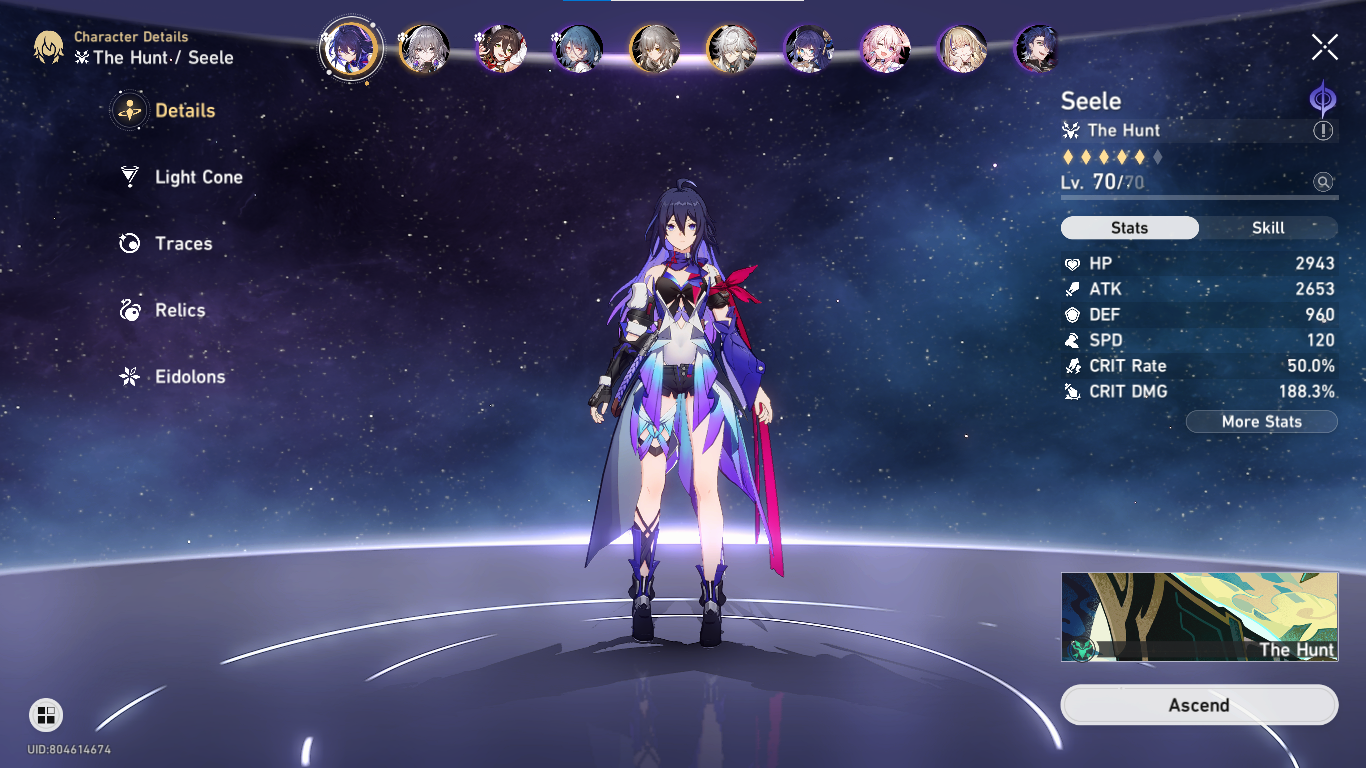Click the magnifier icon beside the level
1366x768 pixels.
(x=1323, y=182)
